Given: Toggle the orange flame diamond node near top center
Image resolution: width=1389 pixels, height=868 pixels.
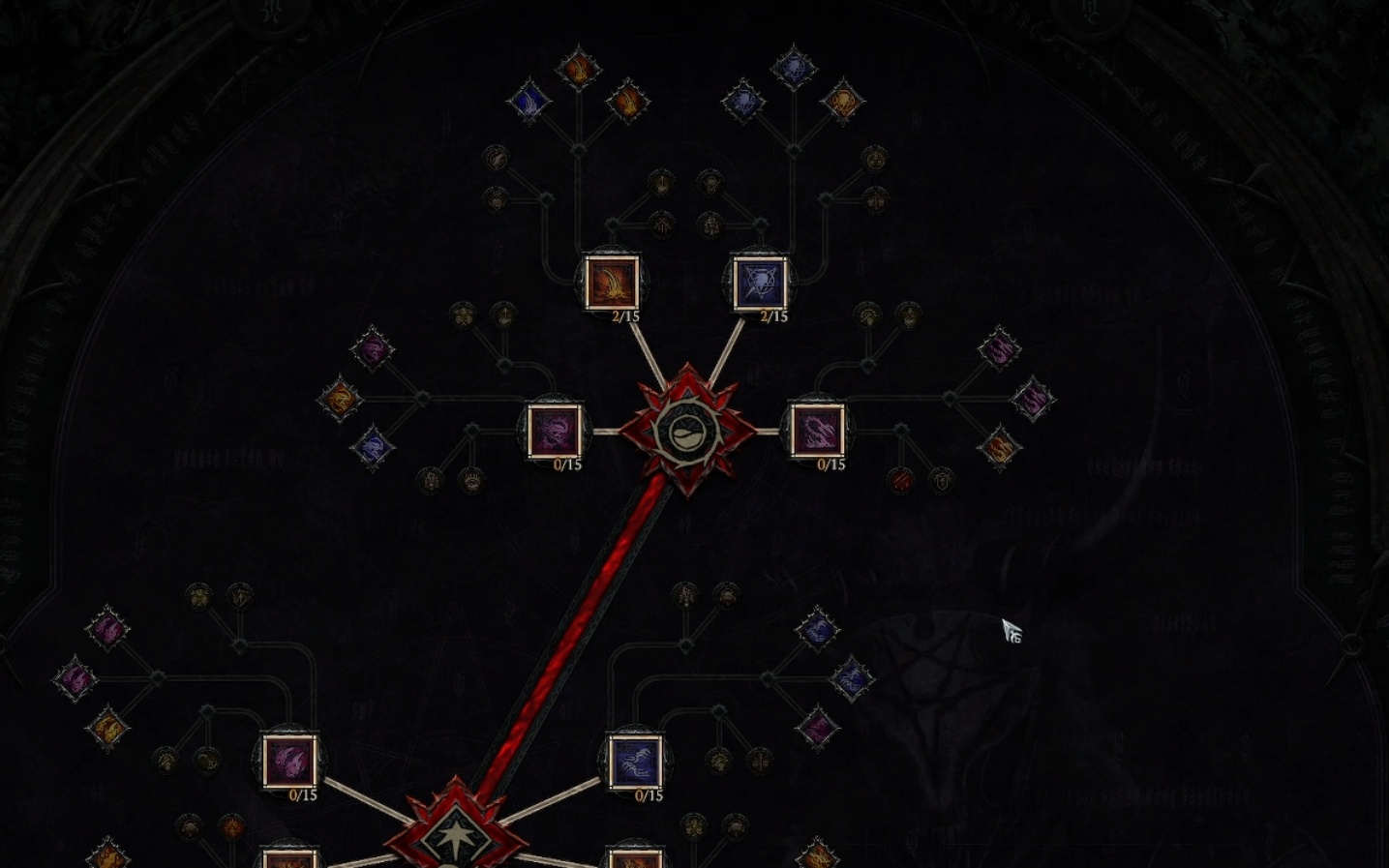Looking at the screenshot, I should point(578,68).
